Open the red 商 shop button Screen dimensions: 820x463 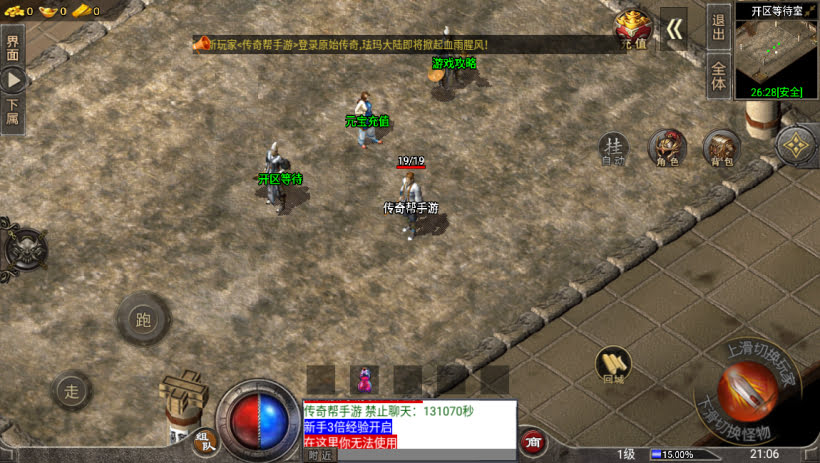pyautogui.click(x=532, y=441)
